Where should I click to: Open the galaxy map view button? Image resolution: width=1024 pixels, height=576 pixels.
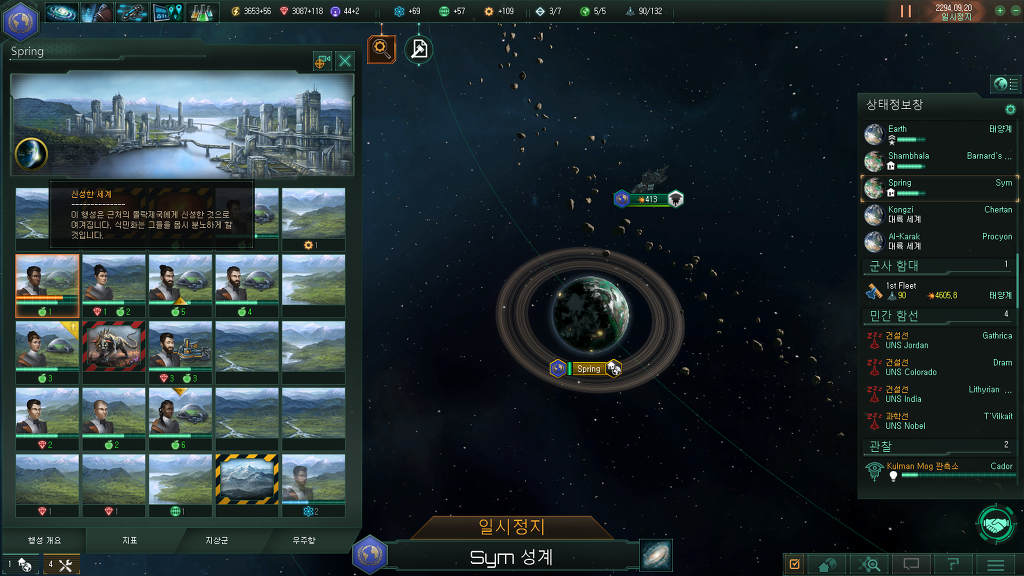click(x=656, y=555)
